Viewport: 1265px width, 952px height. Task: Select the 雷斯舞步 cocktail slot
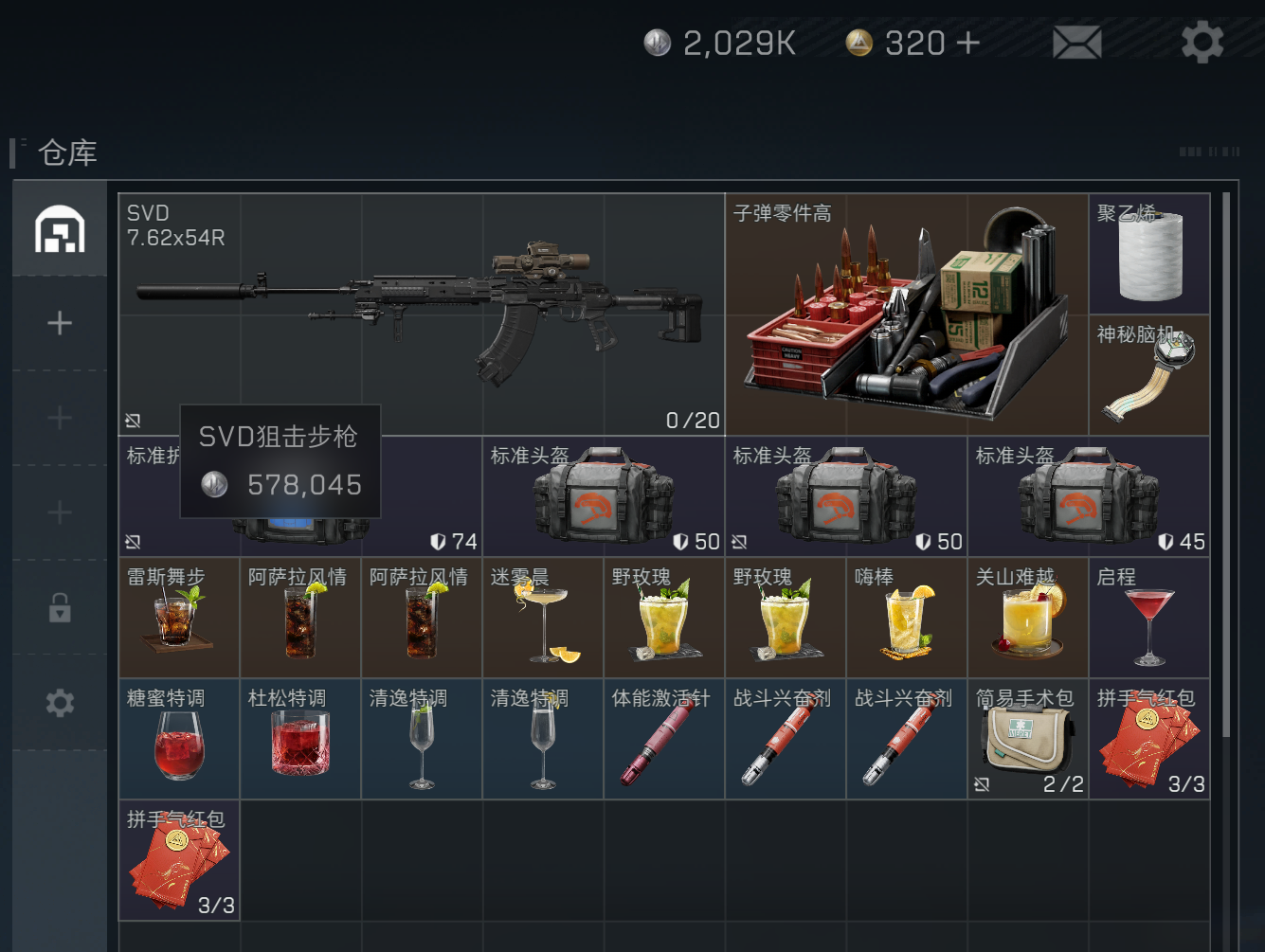click(x=179, y=618)
